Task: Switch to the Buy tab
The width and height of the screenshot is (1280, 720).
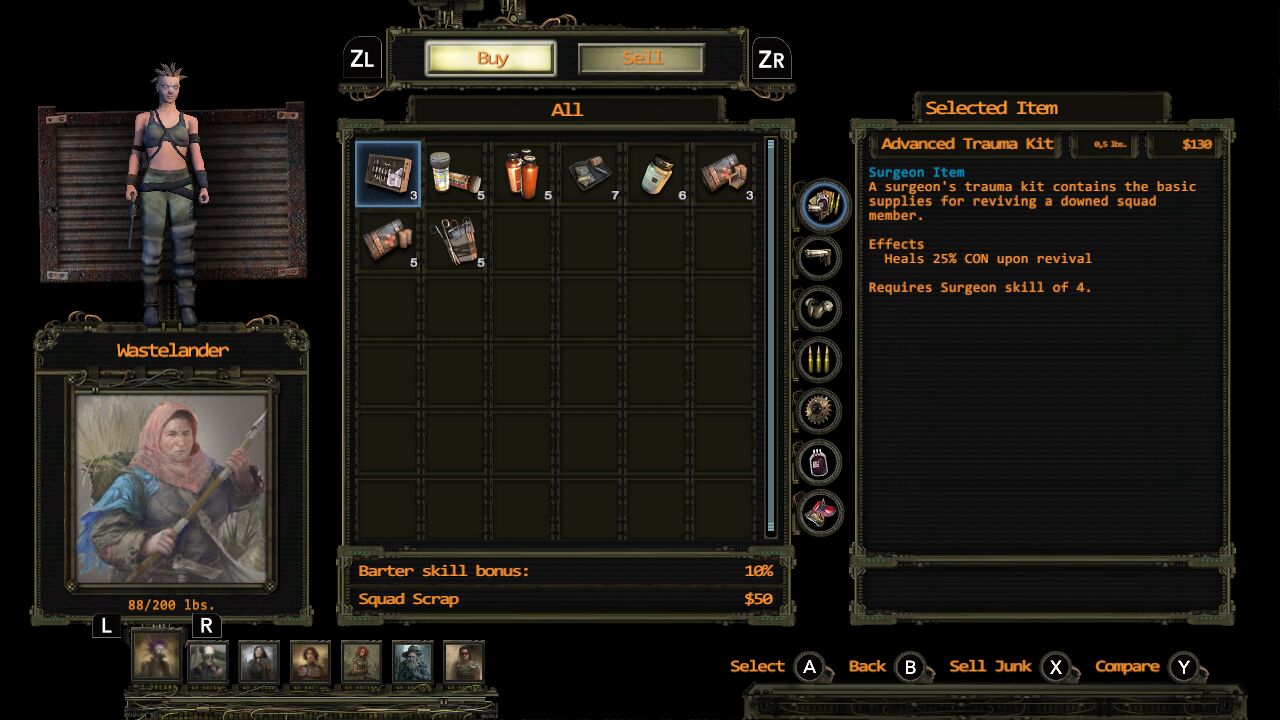Action: point(491,59)
